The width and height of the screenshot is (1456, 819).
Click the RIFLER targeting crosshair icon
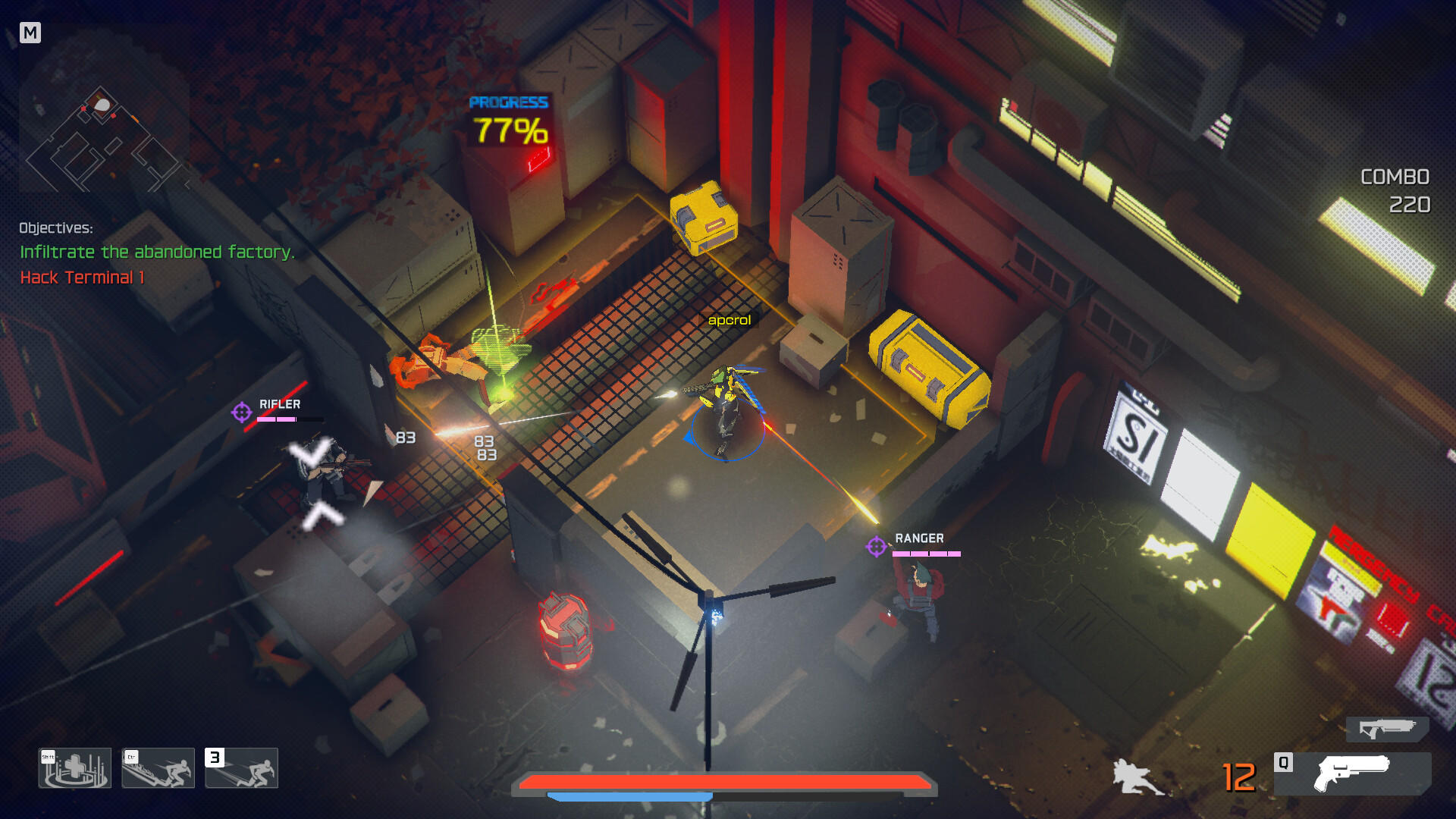(241, 413)
